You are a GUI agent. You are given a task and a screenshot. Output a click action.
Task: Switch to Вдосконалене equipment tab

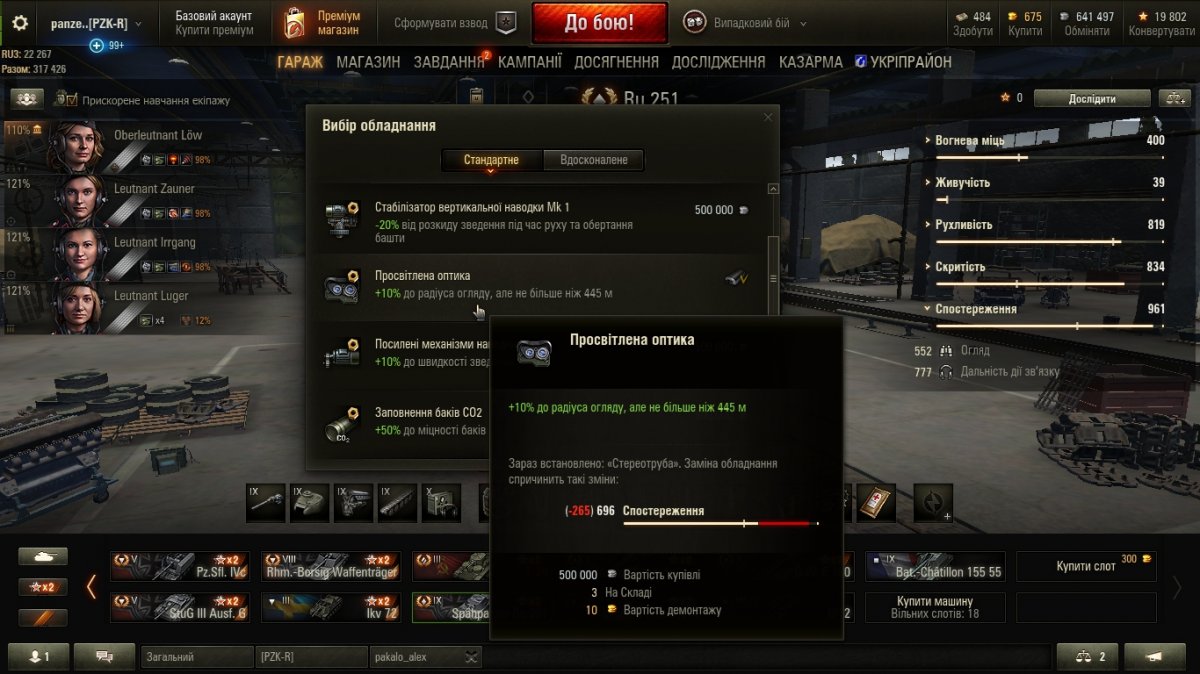pos(594,160)
